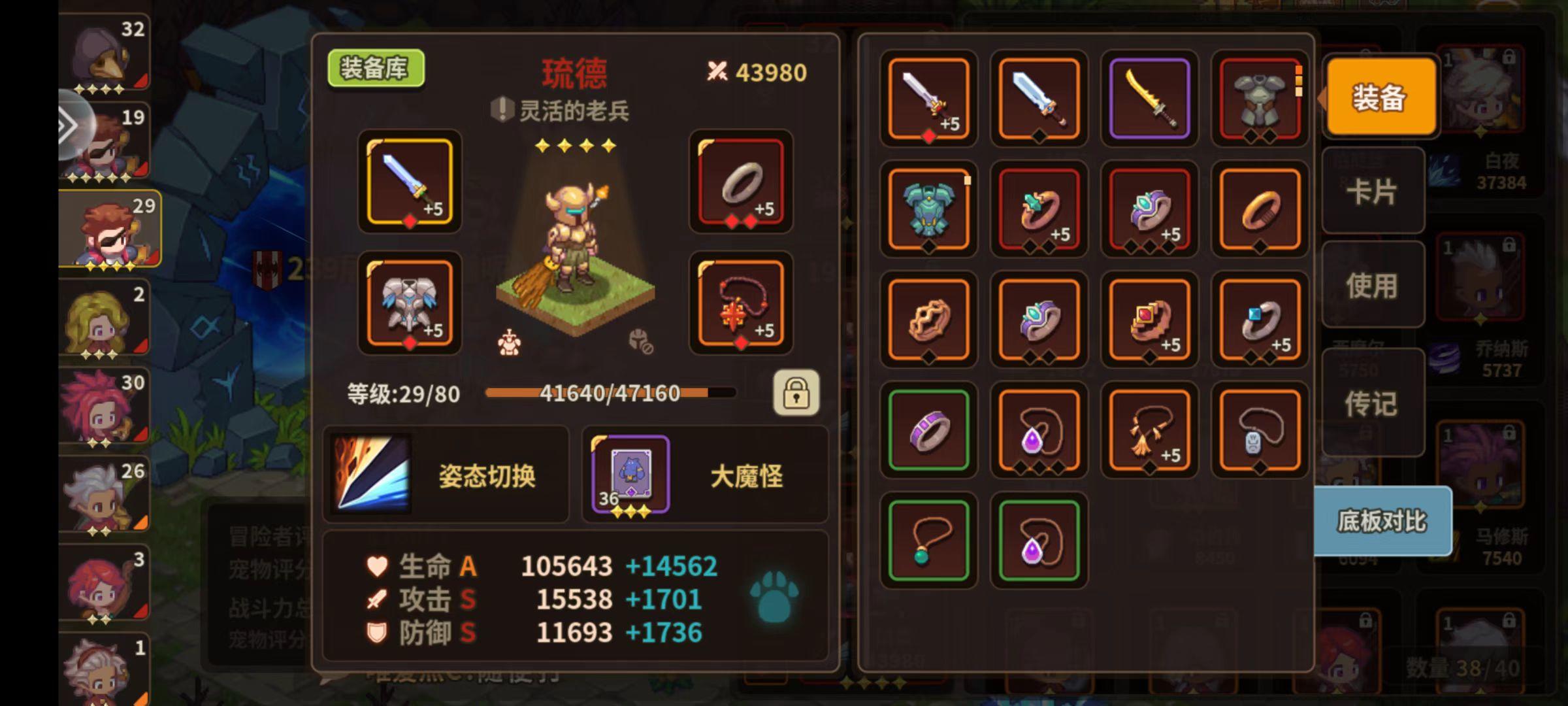Click the 姿态切换 skill icon

[372, 474]
